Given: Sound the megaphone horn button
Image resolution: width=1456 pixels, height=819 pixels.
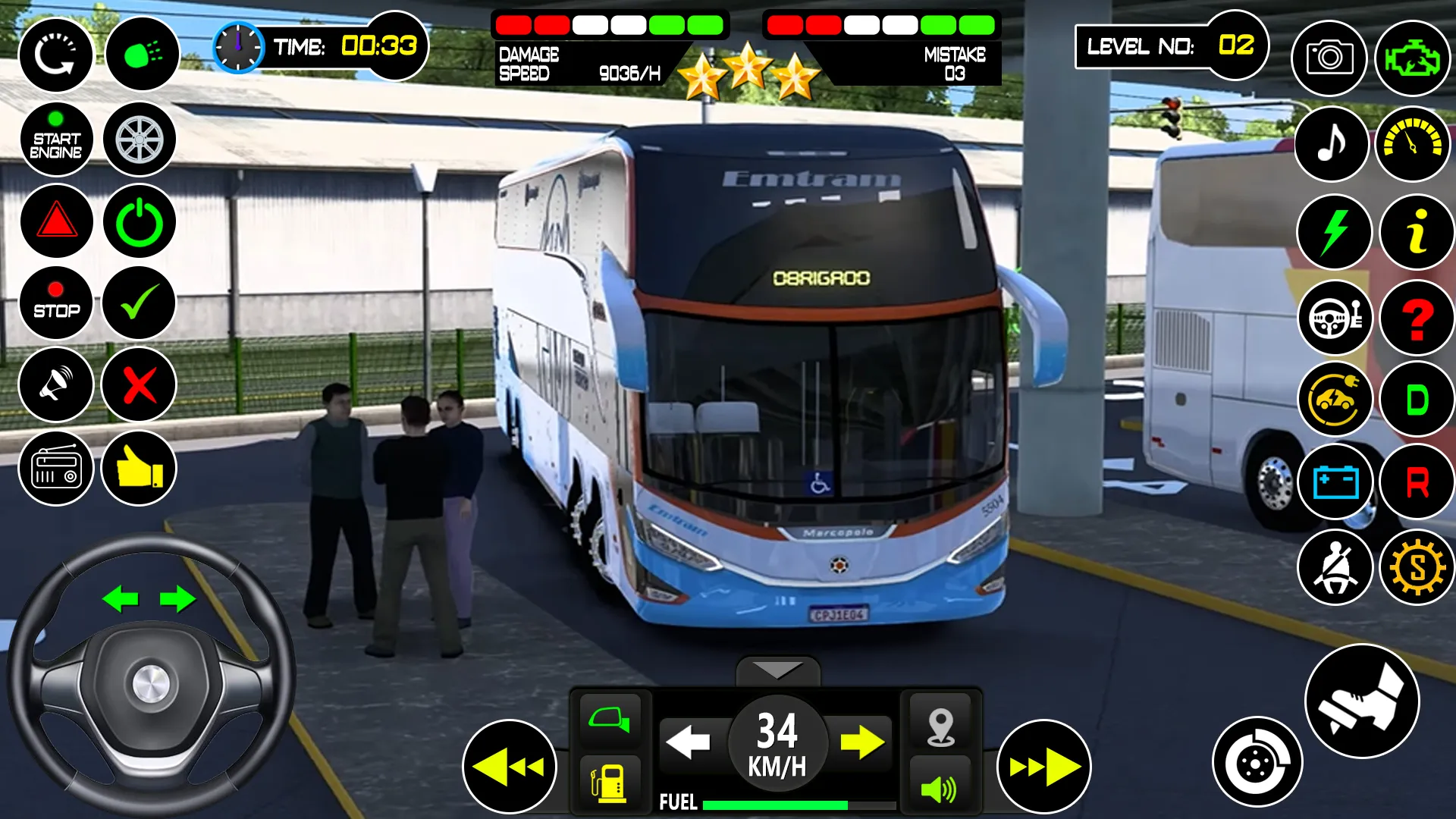Looking at the screenshot, I should 56,385.
